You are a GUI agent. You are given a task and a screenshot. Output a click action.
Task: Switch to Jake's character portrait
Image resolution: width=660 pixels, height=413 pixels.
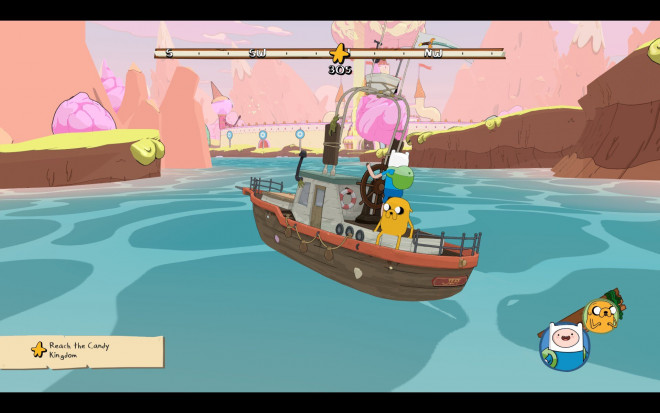tap(601, 315)
